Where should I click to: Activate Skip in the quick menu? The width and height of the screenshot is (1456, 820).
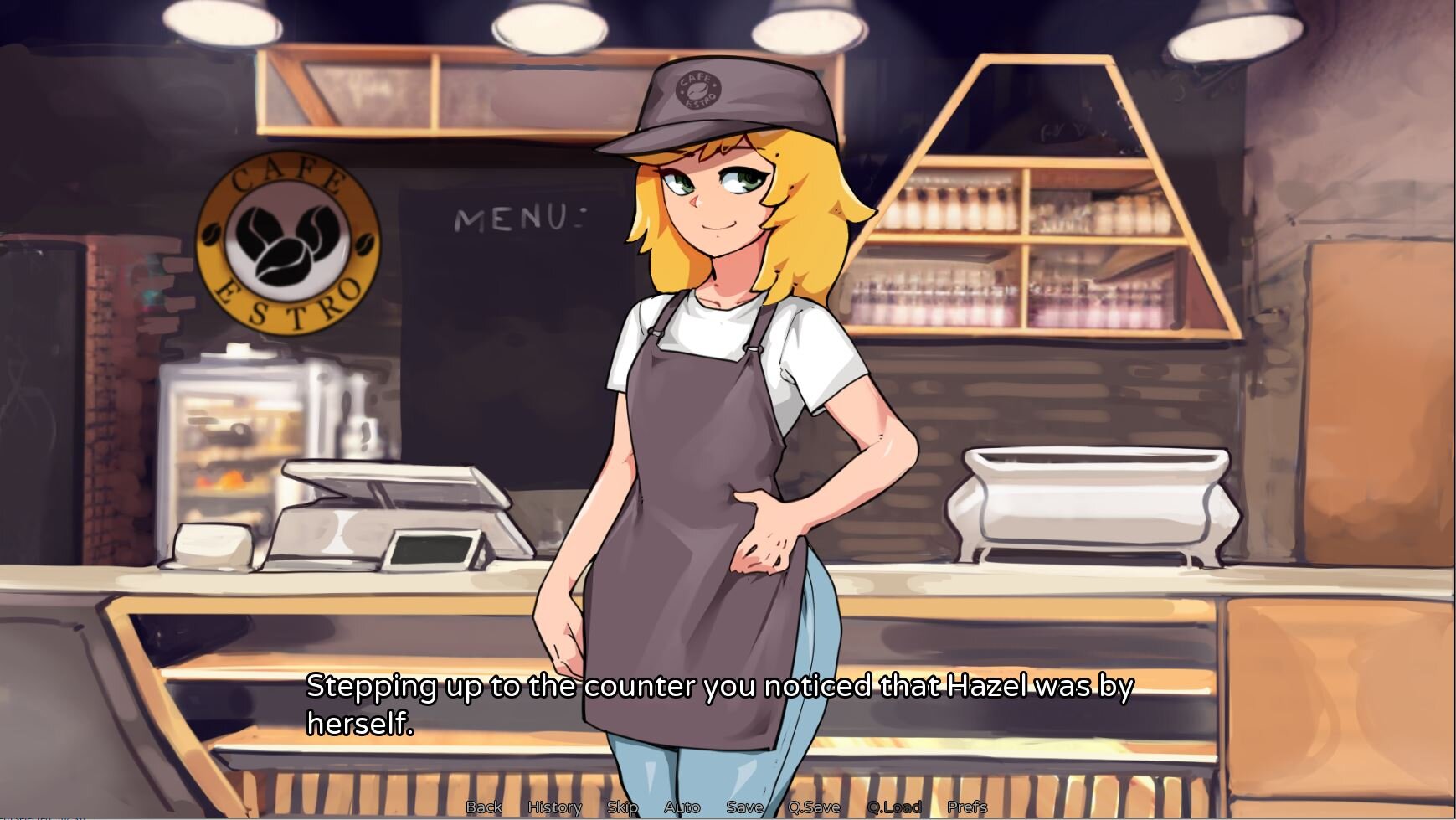[x=622, y=807]
